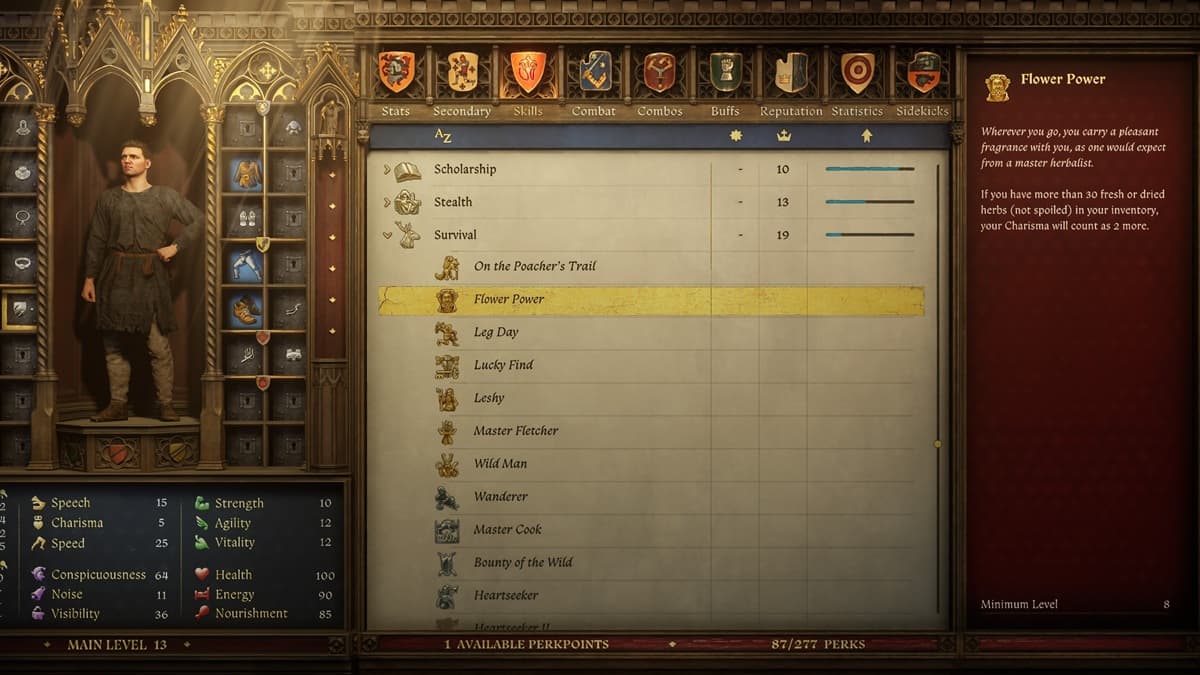Select the equipped boots slot
The height and width of the screenshot is (675, 1200).
coord(245,311)
